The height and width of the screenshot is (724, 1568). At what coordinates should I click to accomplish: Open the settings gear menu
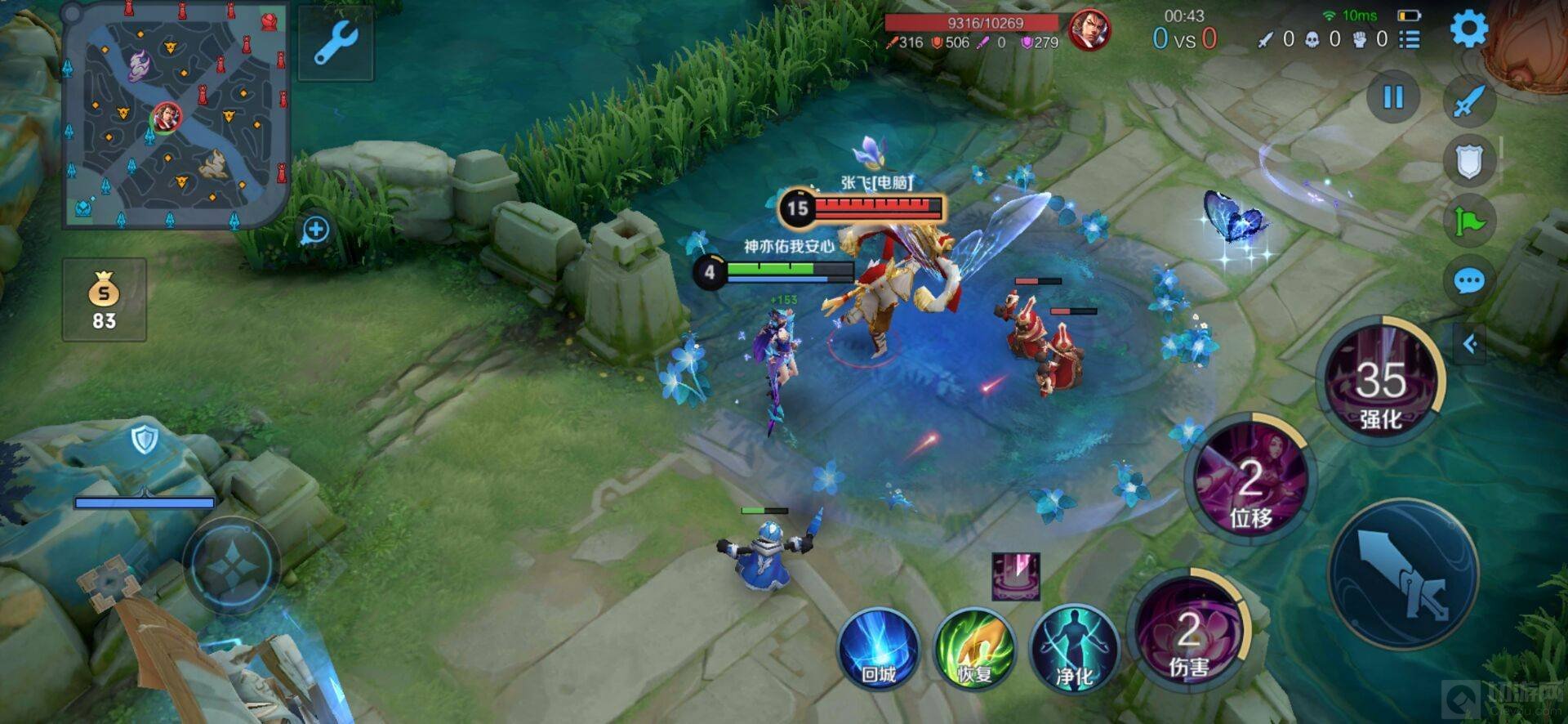pos(1468,29)
